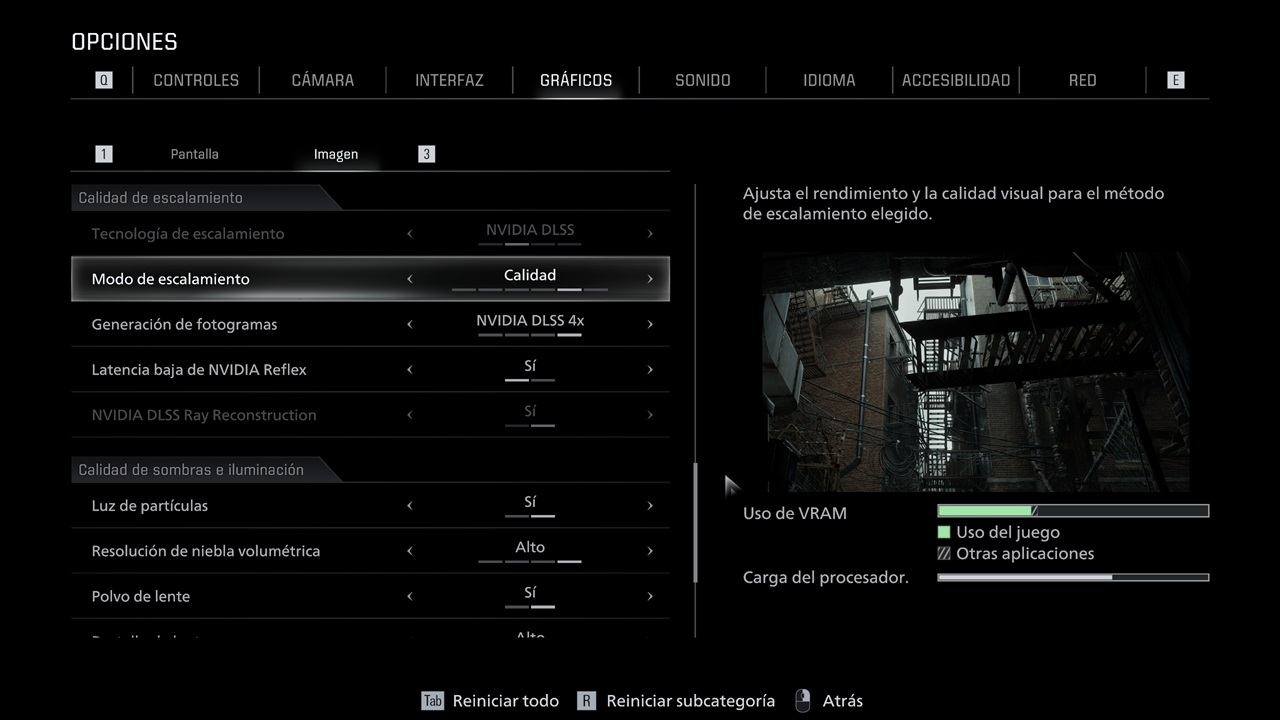Turn off Polvo de lente
The image size is (1280, 720).
410,596
